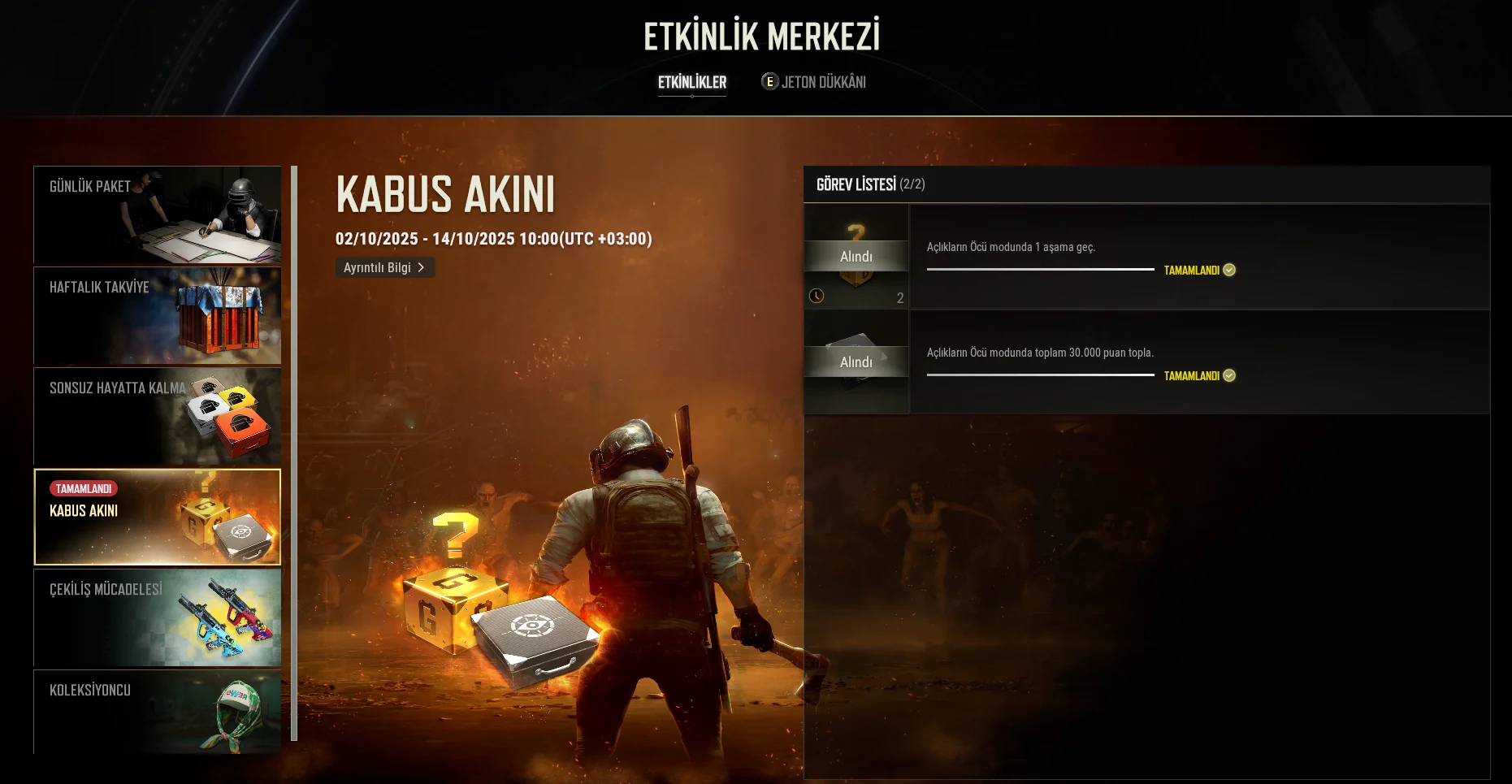
Task: Show the Koleksiyoncu event
Action: click(157, 712)
